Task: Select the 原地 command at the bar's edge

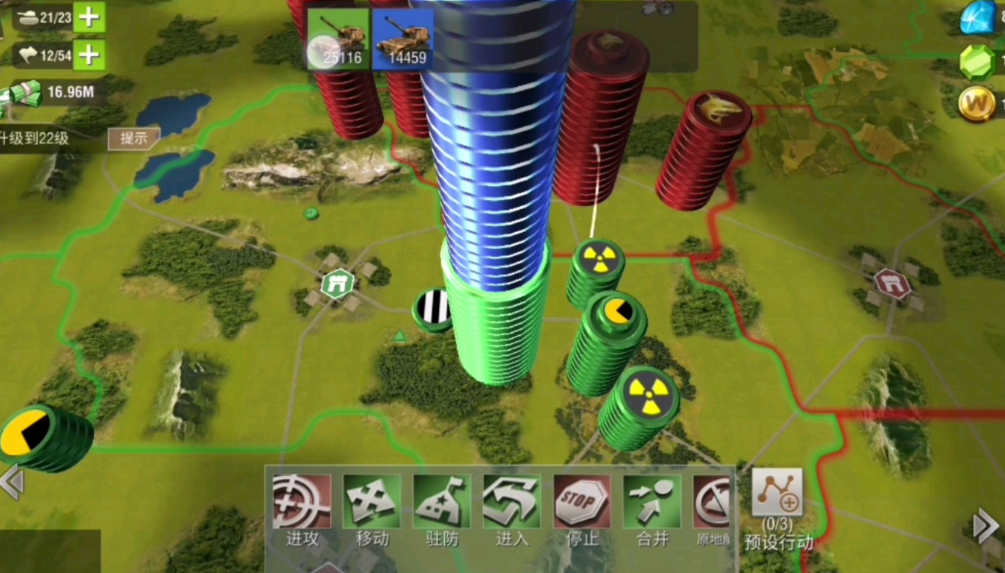Action: coord(714,510)
